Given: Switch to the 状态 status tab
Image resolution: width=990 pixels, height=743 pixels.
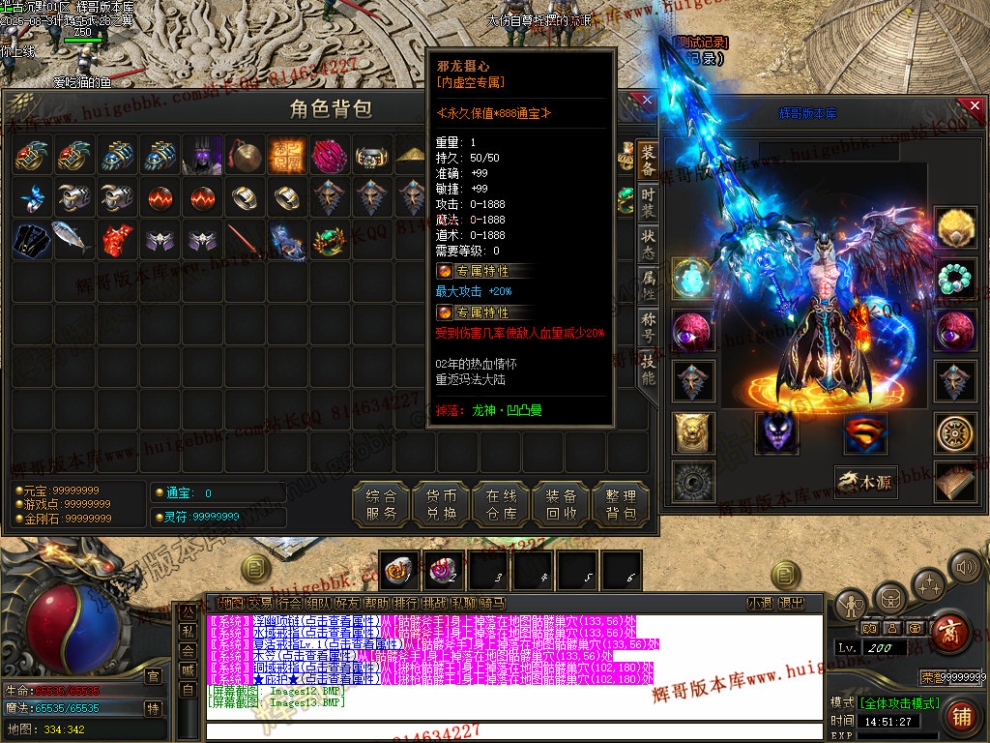Looking at the screenshot, I should point(648,242).
